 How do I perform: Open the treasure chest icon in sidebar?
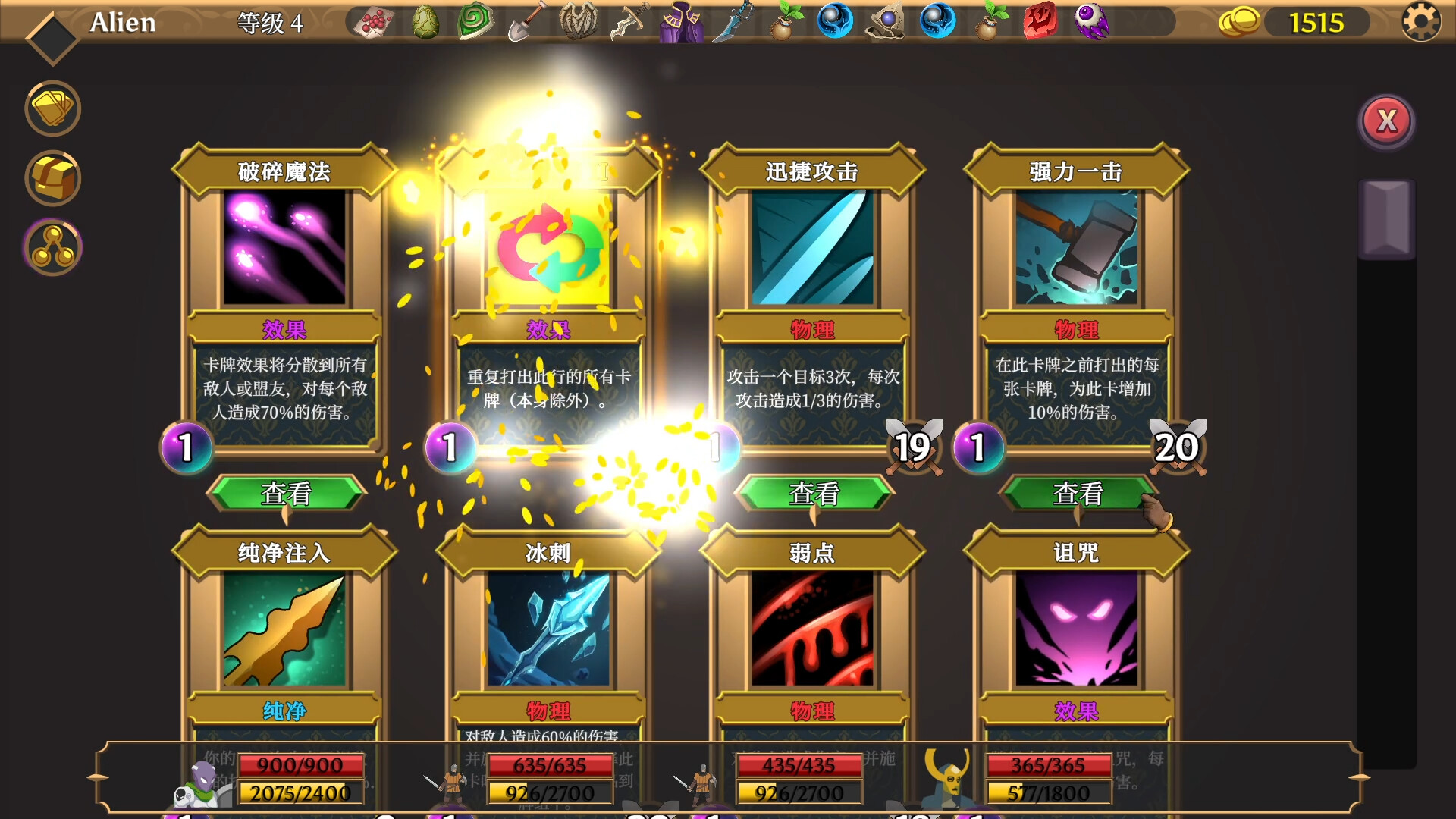[52, 177]
